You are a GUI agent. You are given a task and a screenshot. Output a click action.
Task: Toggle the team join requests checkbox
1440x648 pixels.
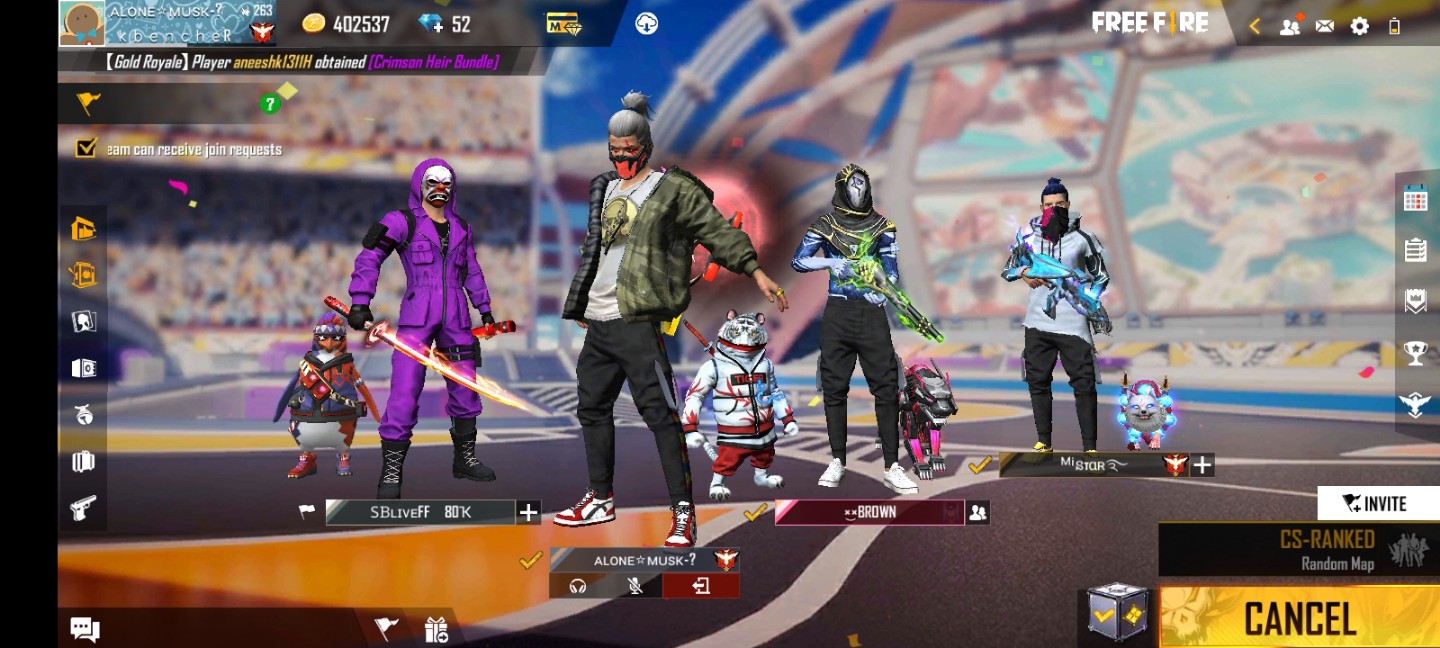(86, 149)
